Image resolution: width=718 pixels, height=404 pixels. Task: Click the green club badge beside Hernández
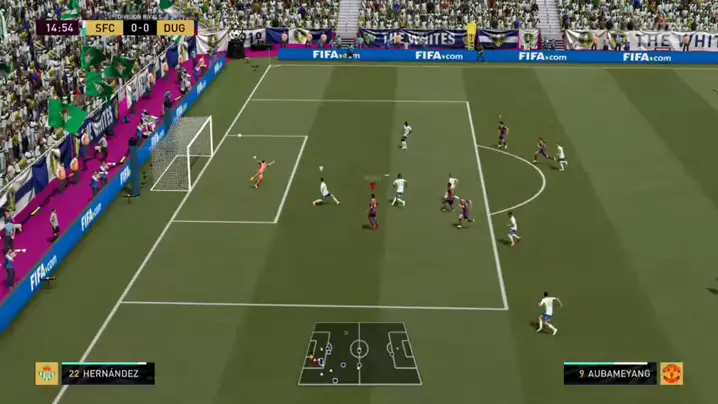47,374
